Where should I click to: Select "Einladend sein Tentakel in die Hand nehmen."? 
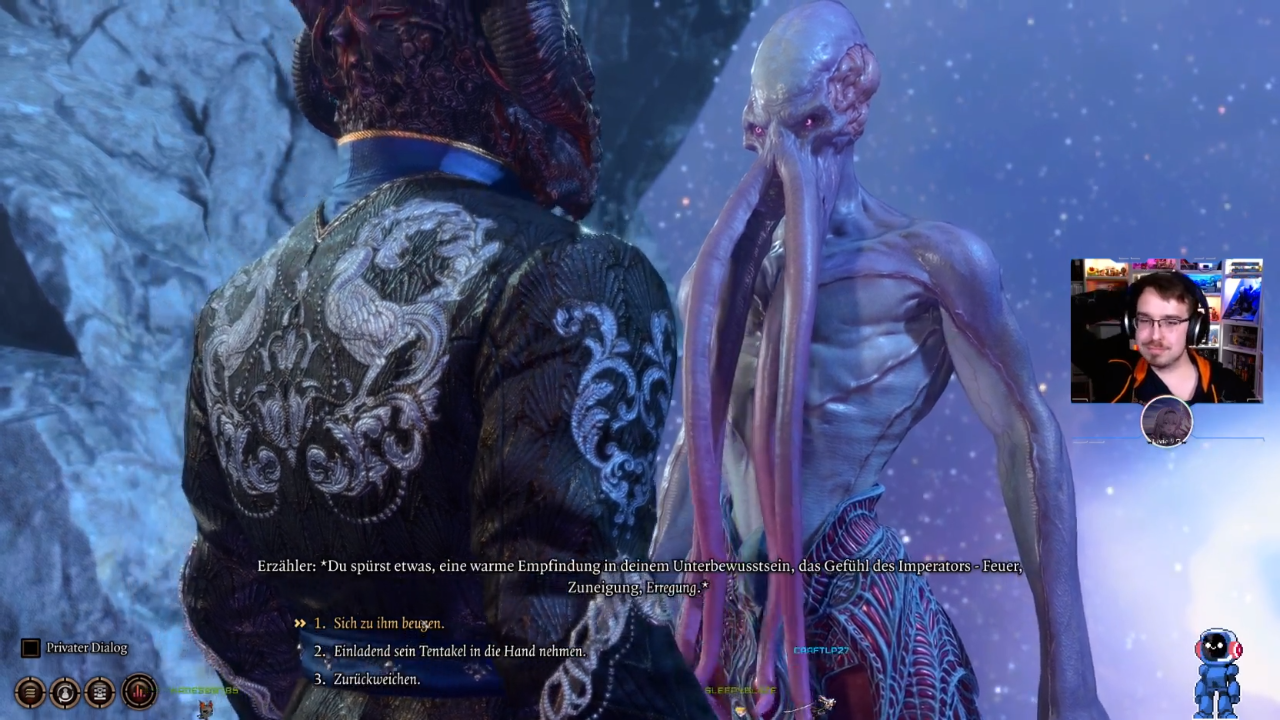[x=459, y=651]
